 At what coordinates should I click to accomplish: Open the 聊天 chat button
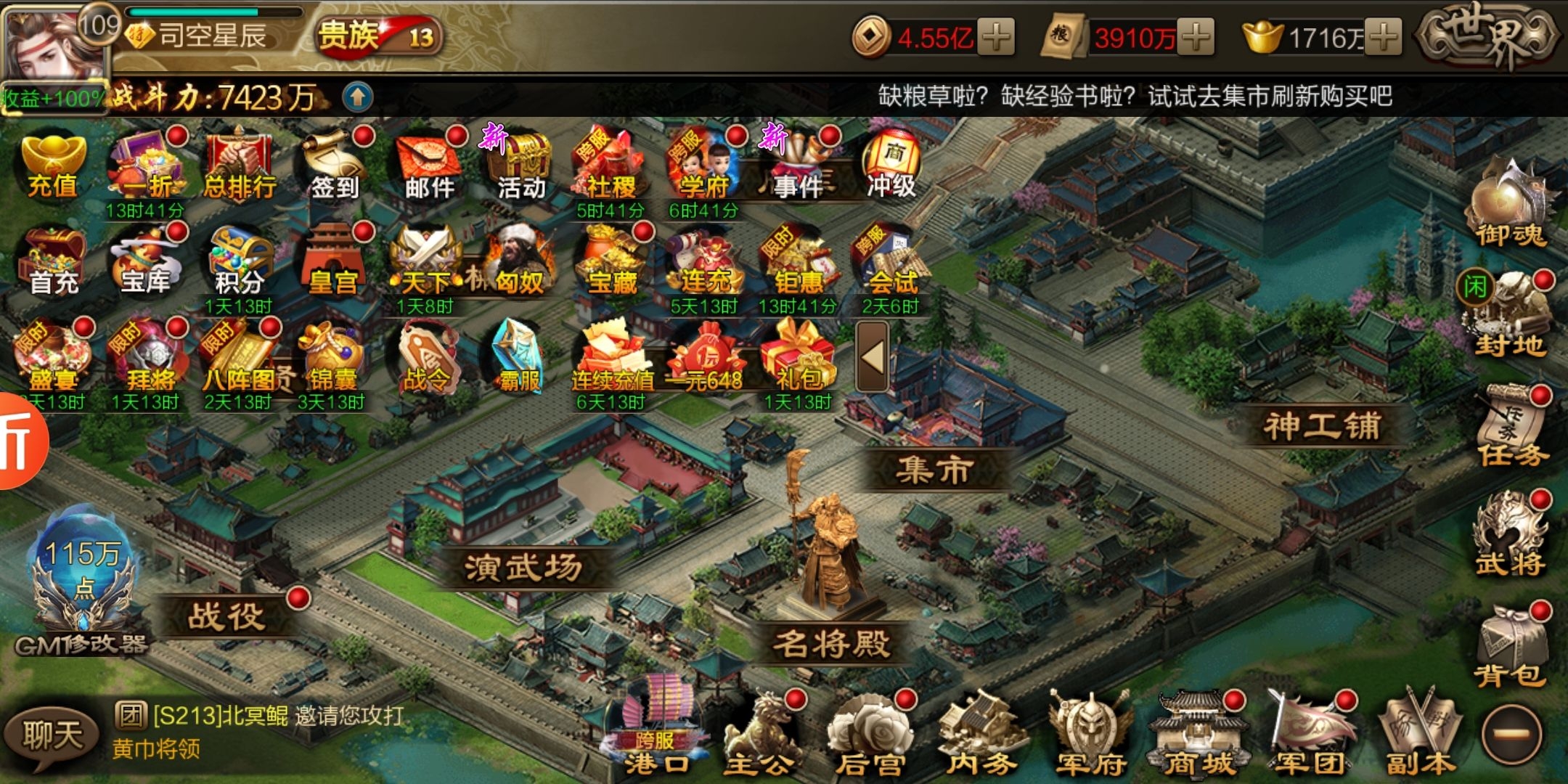pyautogui.click(x=51, y=735)
